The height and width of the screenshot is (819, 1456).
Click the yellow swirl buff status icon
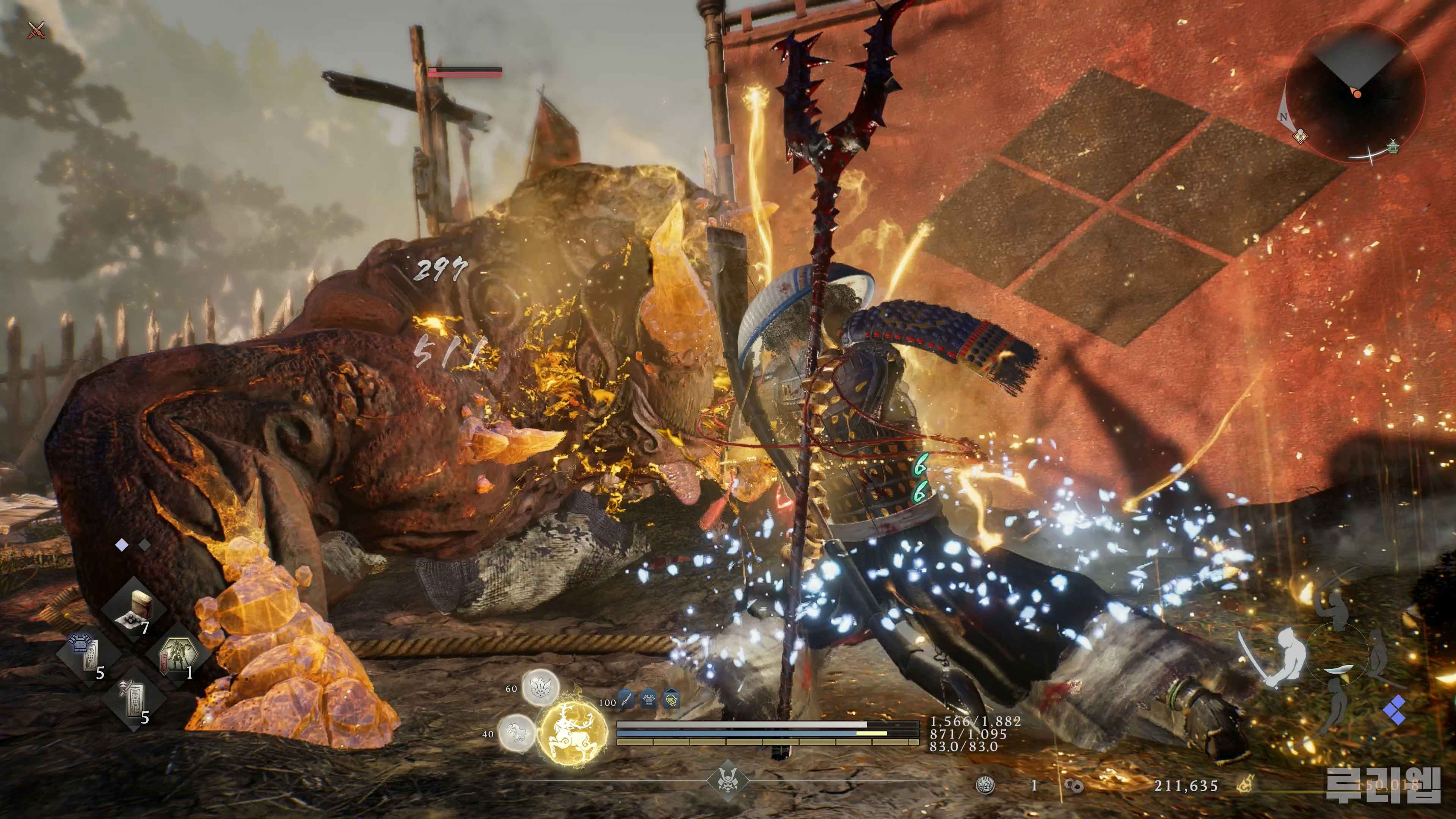(671, 700)
